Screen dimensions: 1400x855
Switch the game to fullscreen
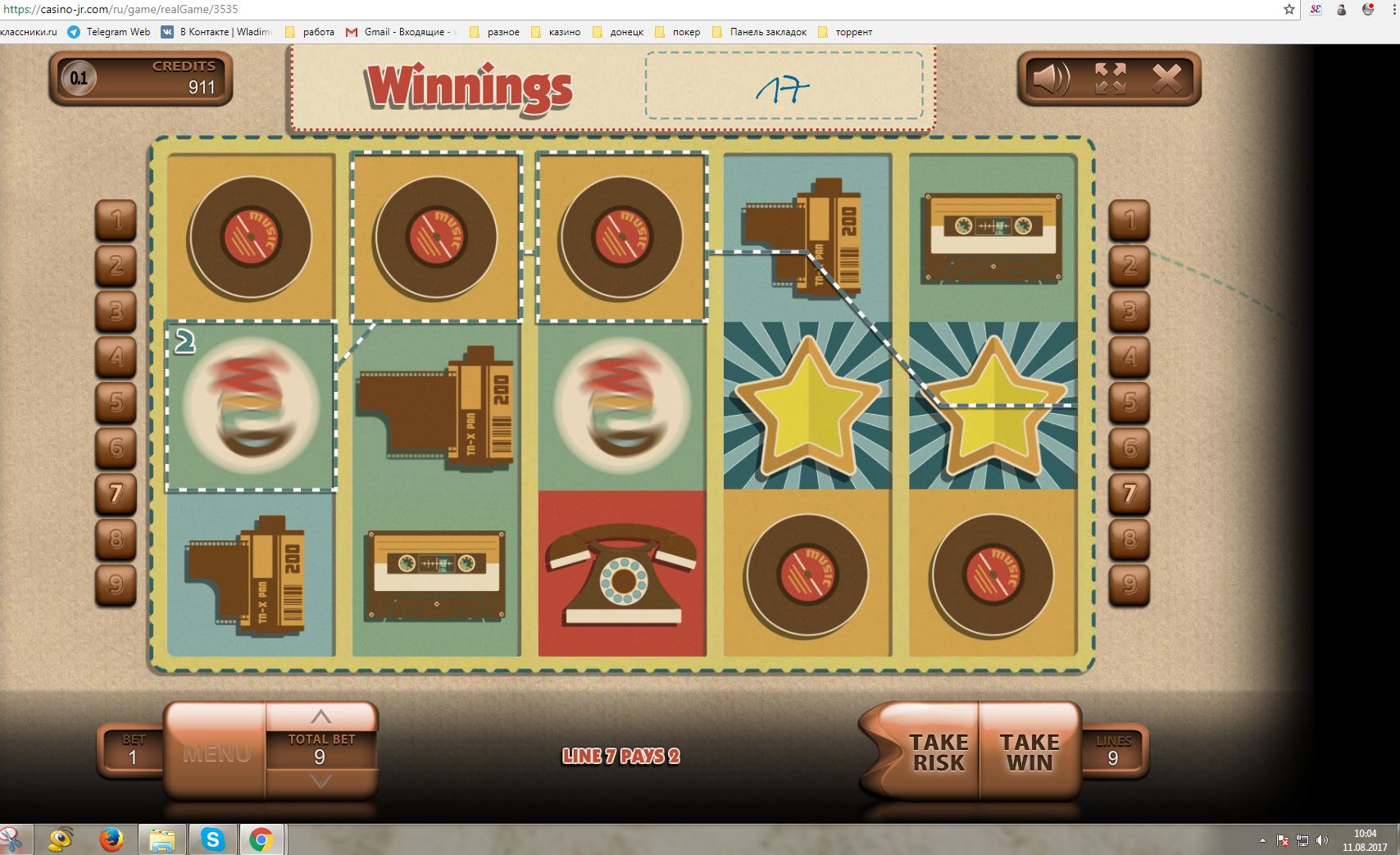click(x=1110, y=80)
